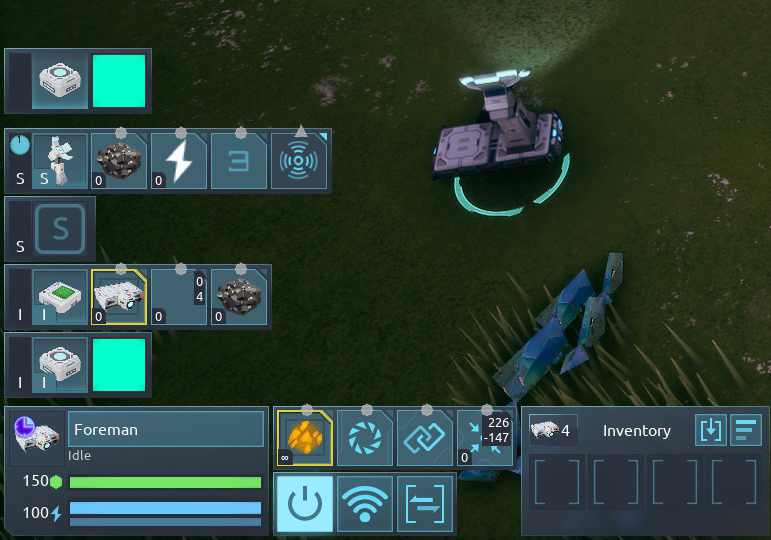Select the slot showing the digit 3
This screenshot has width=771, height=540.
pos(239,160)
